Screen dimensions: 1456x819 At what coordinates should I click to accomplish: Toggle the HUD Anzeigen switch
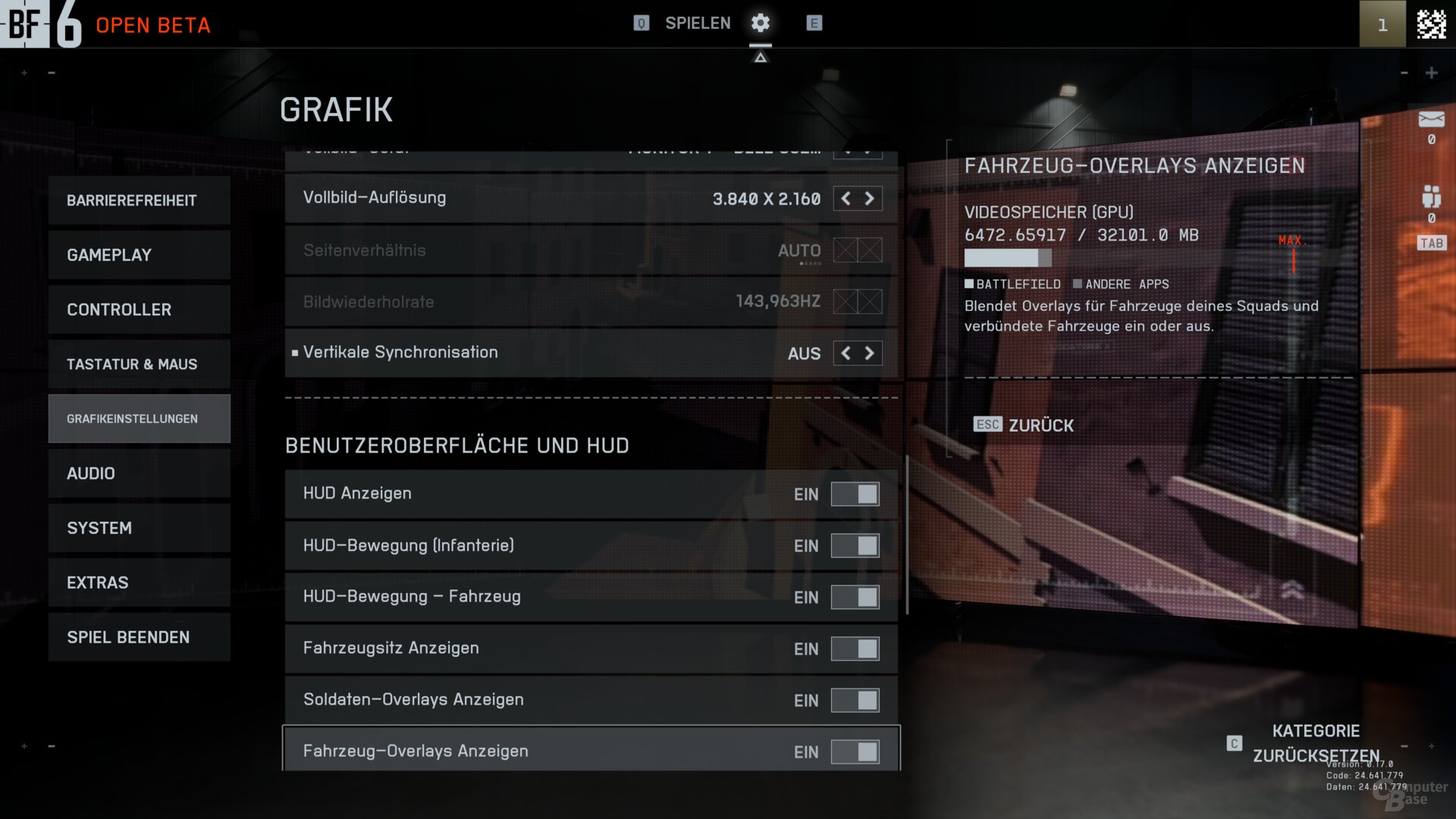coord(855,494)
